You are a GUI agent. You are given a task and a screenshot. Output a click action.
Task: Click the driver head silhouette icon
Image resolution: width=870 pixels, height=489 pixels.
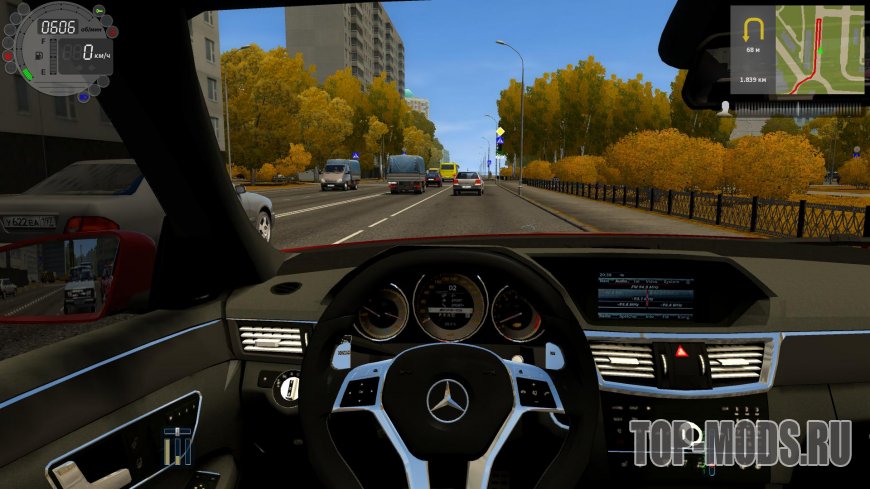[x=723, y=106]
